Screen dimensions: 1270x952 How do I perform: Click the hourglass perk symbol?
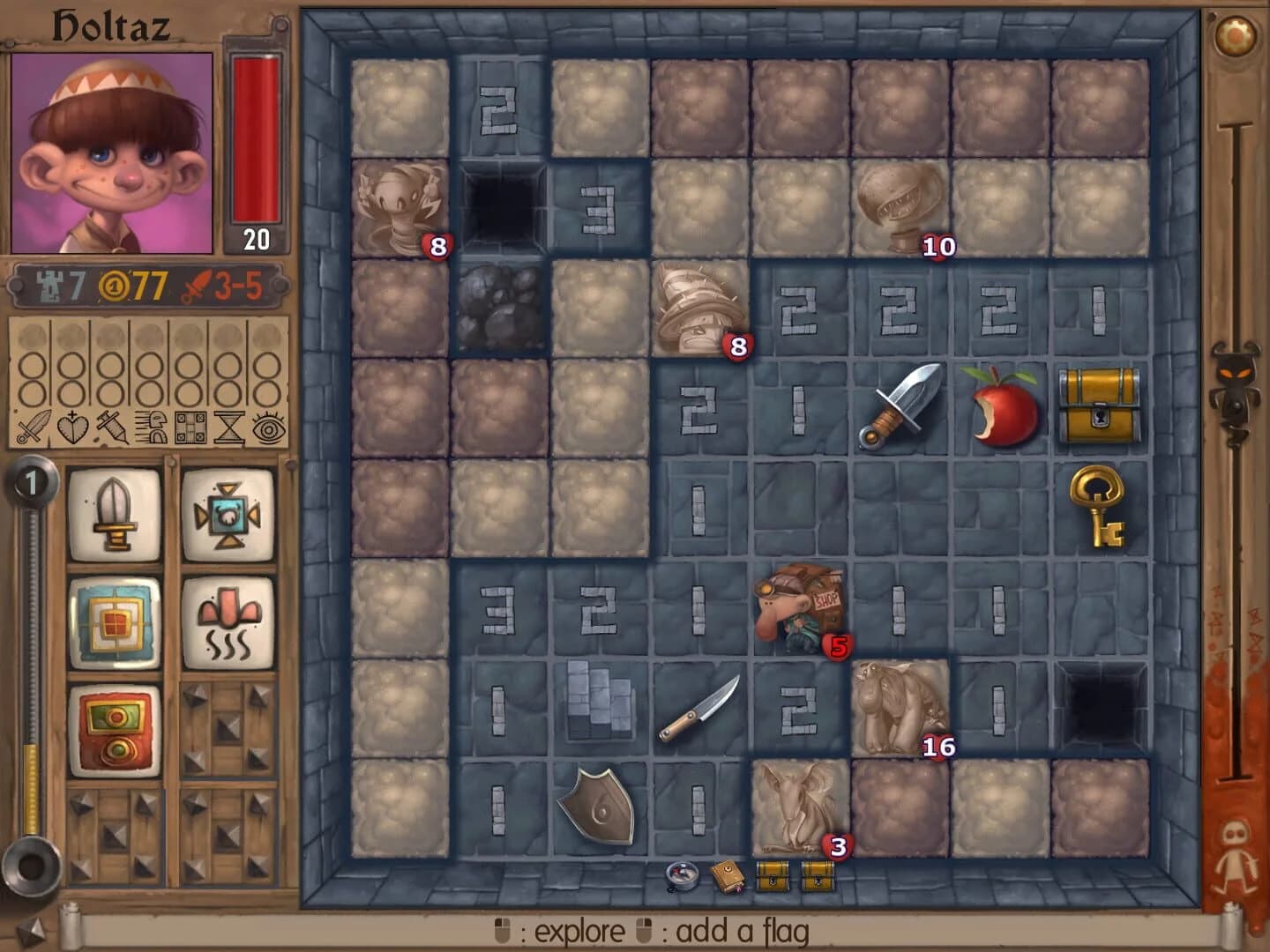[x=228, y=428]
